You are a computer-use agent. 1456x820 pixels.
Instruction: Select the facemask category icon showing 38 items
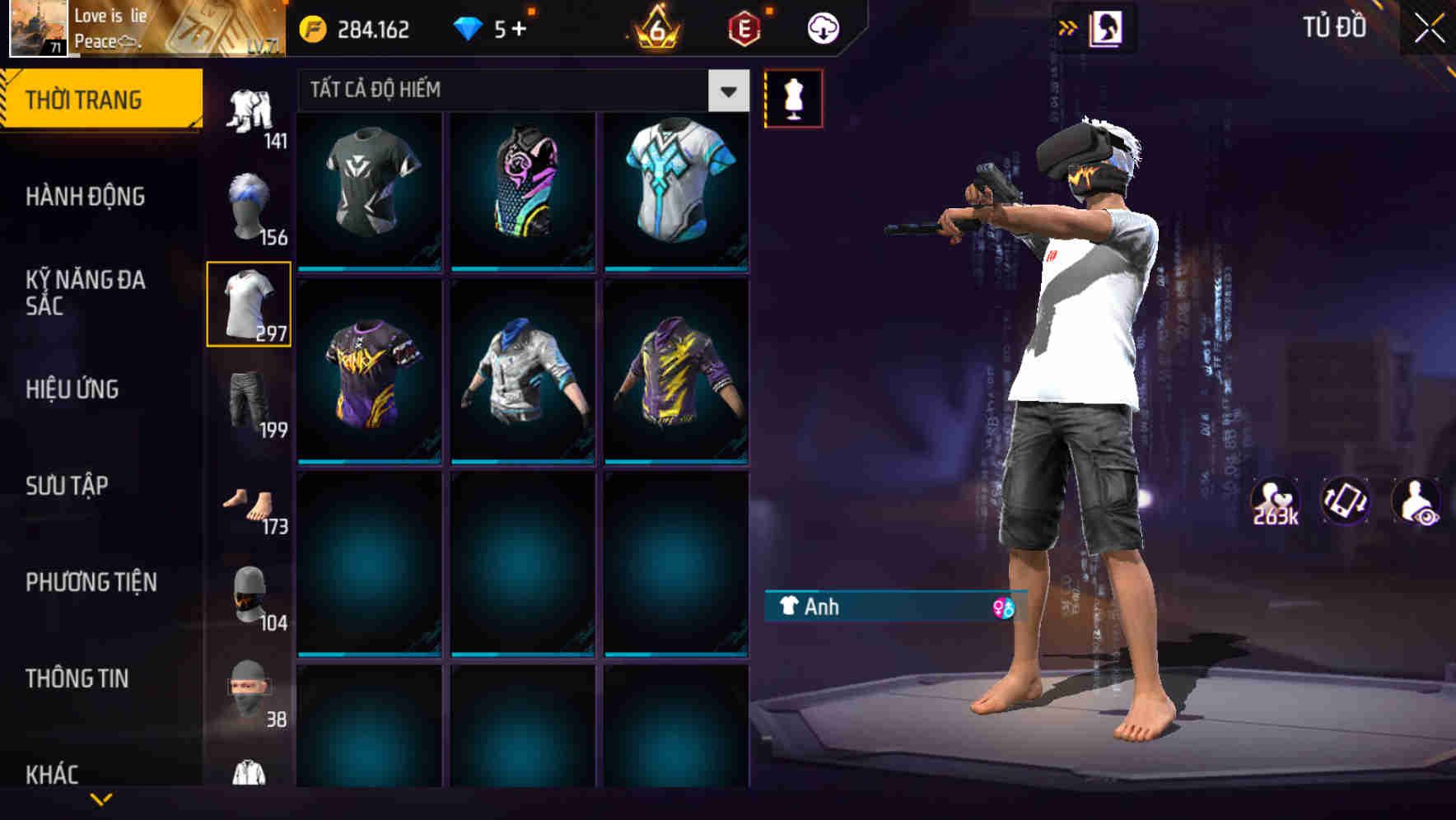(x=248, y=687)
